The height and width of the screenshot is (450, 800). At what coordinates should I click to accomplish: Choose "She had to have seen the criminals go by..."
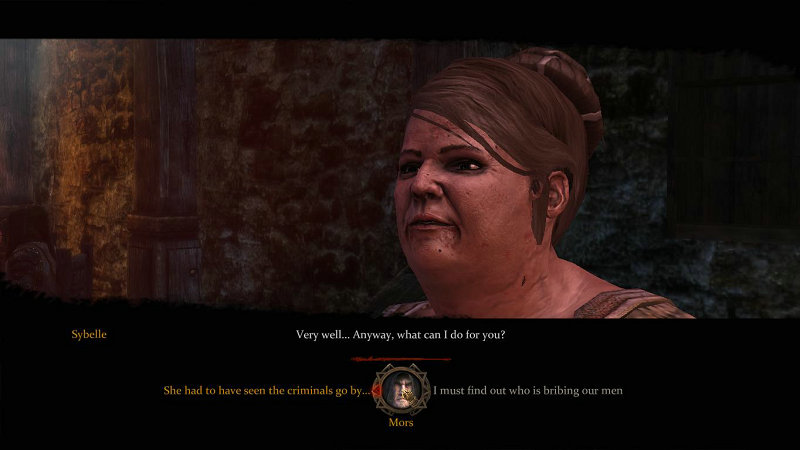pos(266,390)
